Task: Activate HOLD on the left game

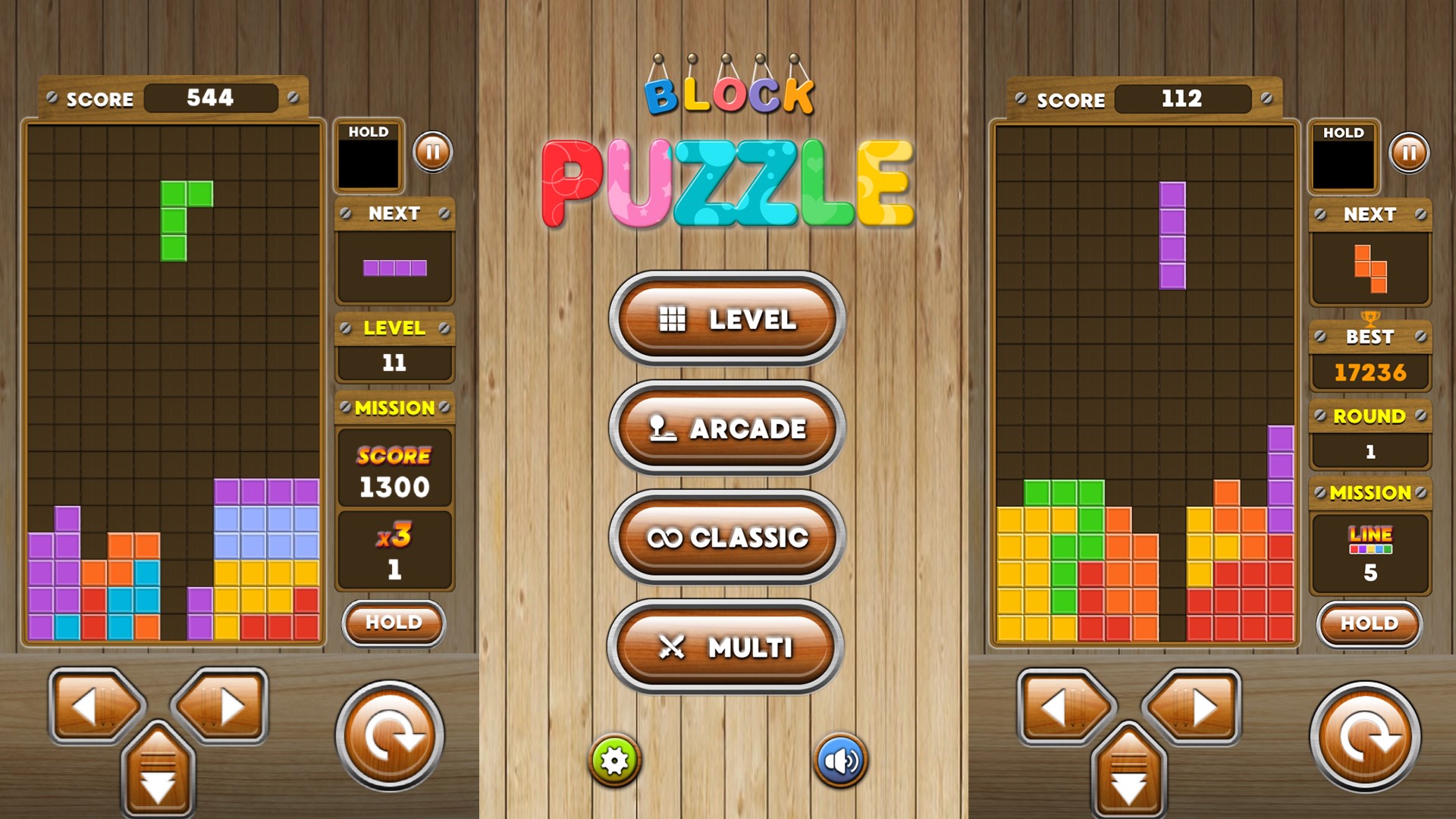Action: (393, 622)
